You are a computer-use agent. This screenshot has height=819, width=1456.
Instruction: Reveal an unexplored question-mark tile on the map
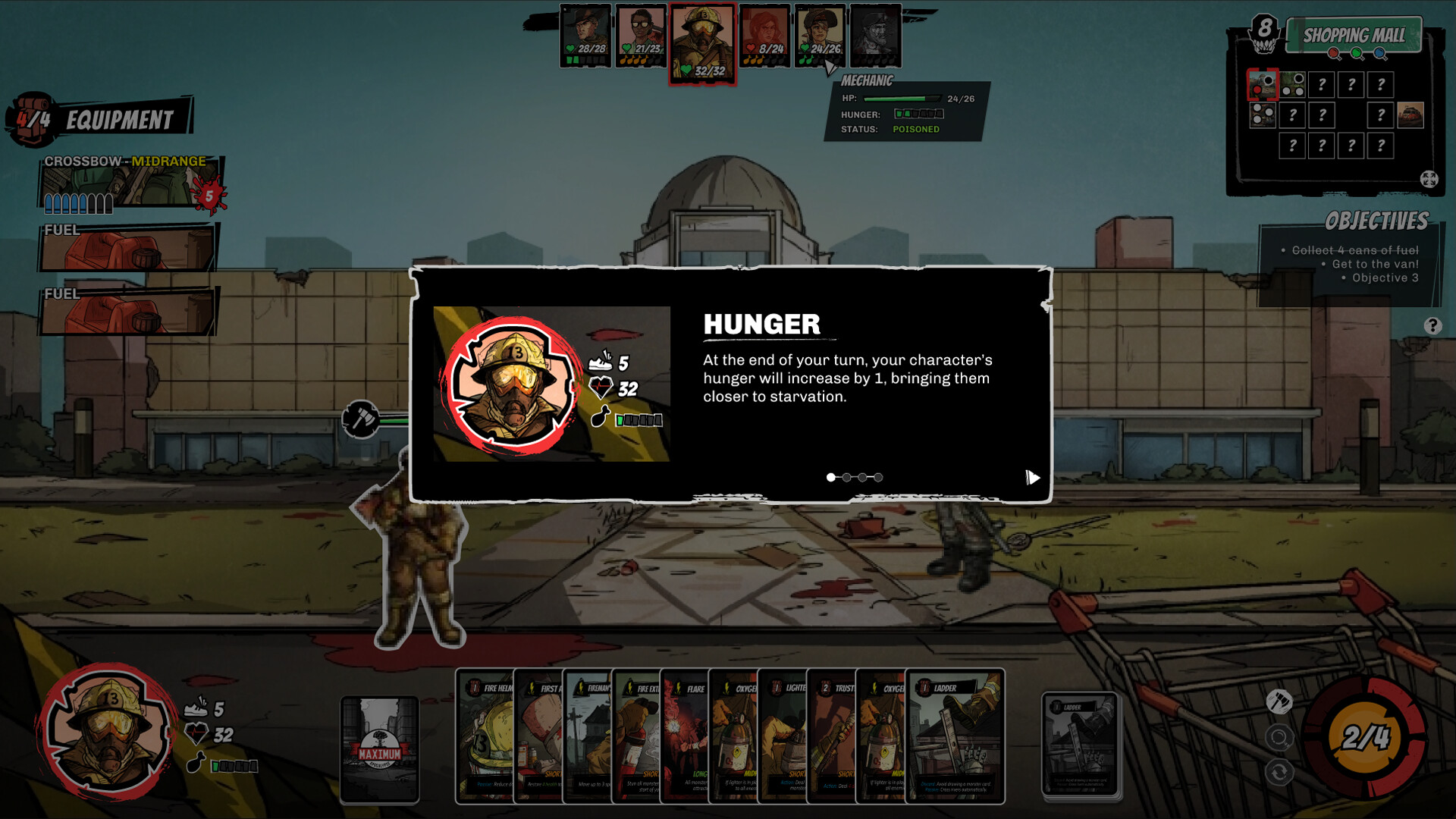pyautogui.click(x=1322, y=84)
